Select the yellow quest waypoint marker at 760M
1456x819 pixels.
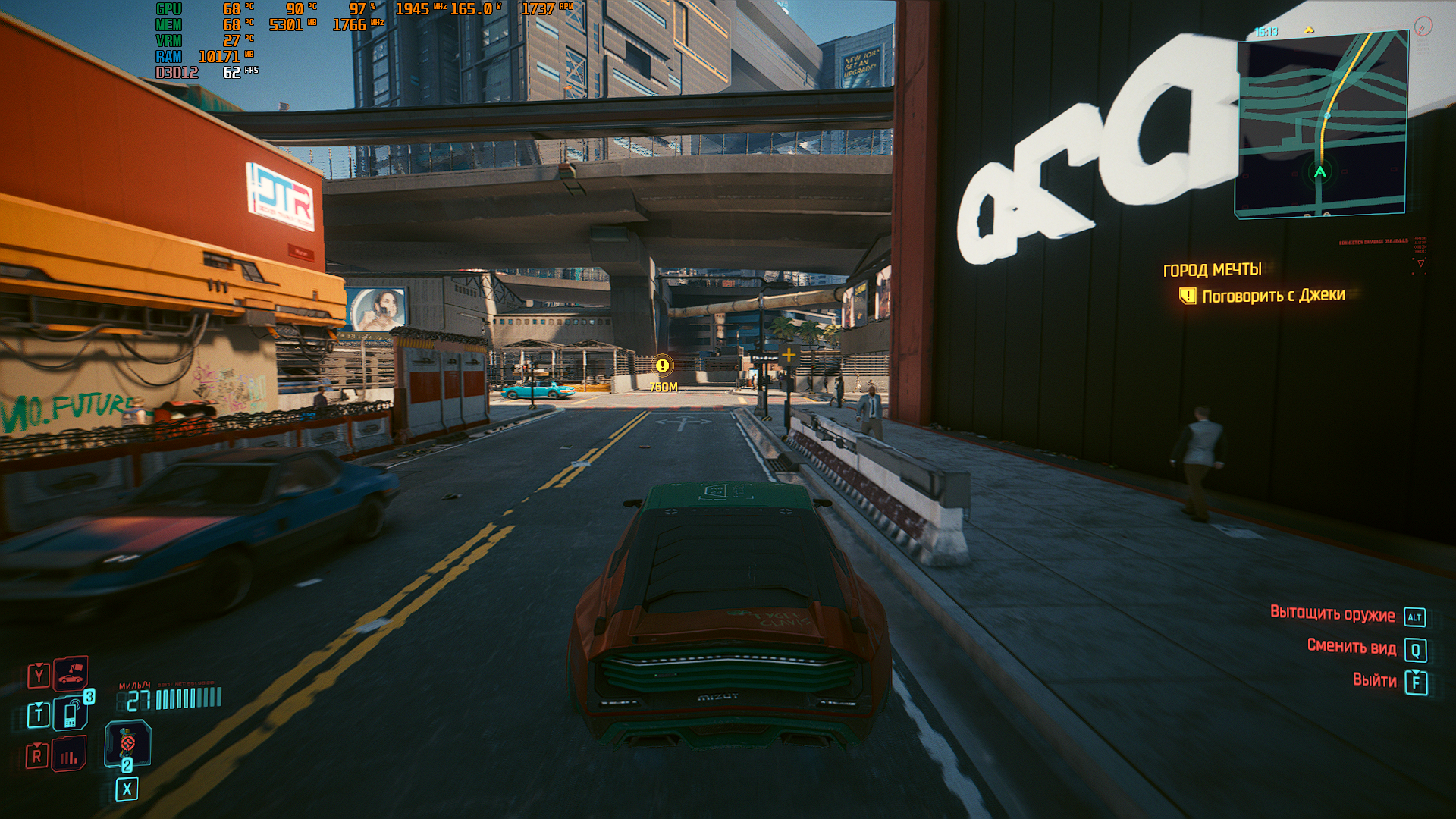[x=663, y=366]
